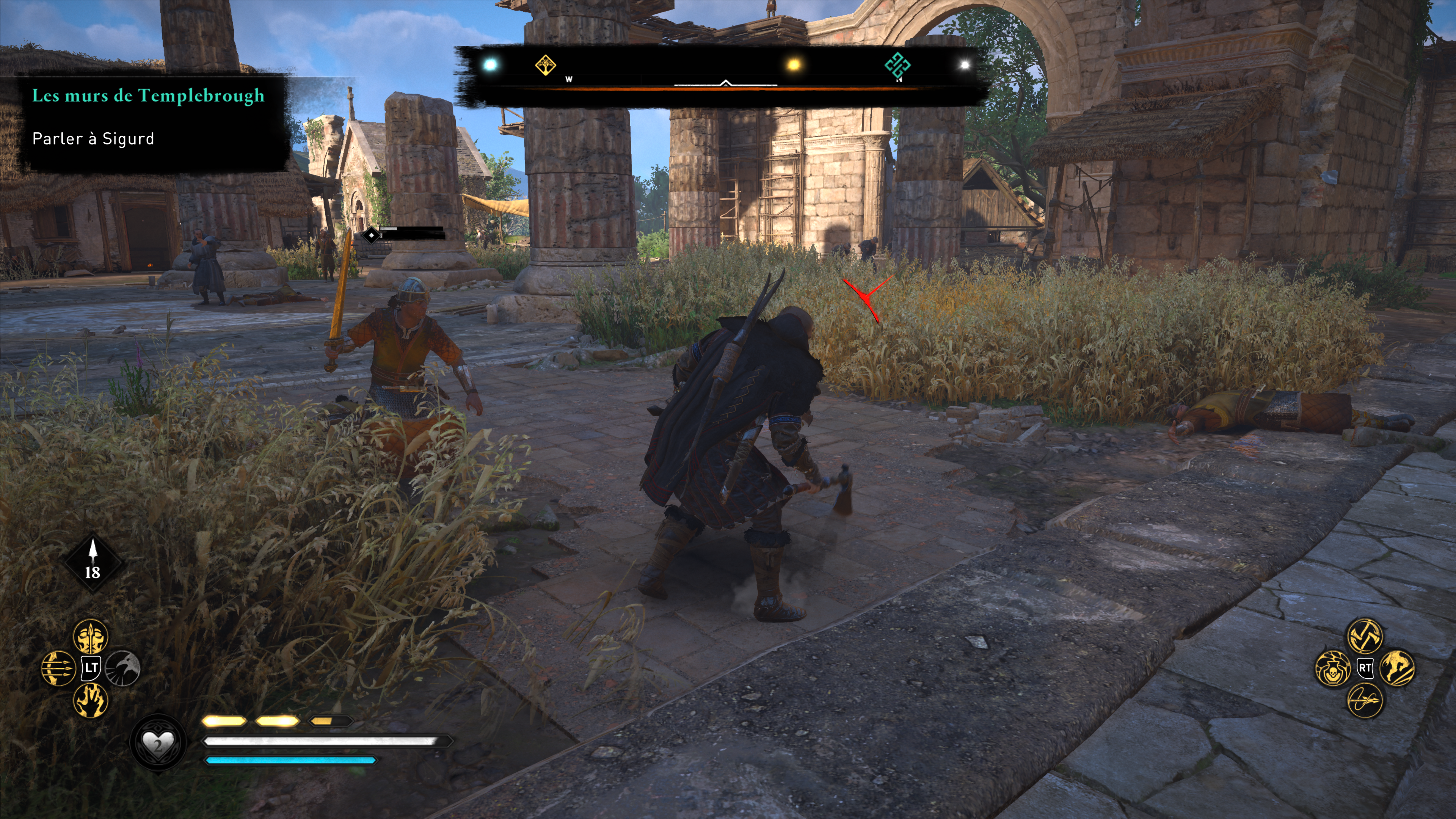Use the crossed throwing axes ability
The height and width of the screenshot is (819, 1456).
coord(1365,636)
